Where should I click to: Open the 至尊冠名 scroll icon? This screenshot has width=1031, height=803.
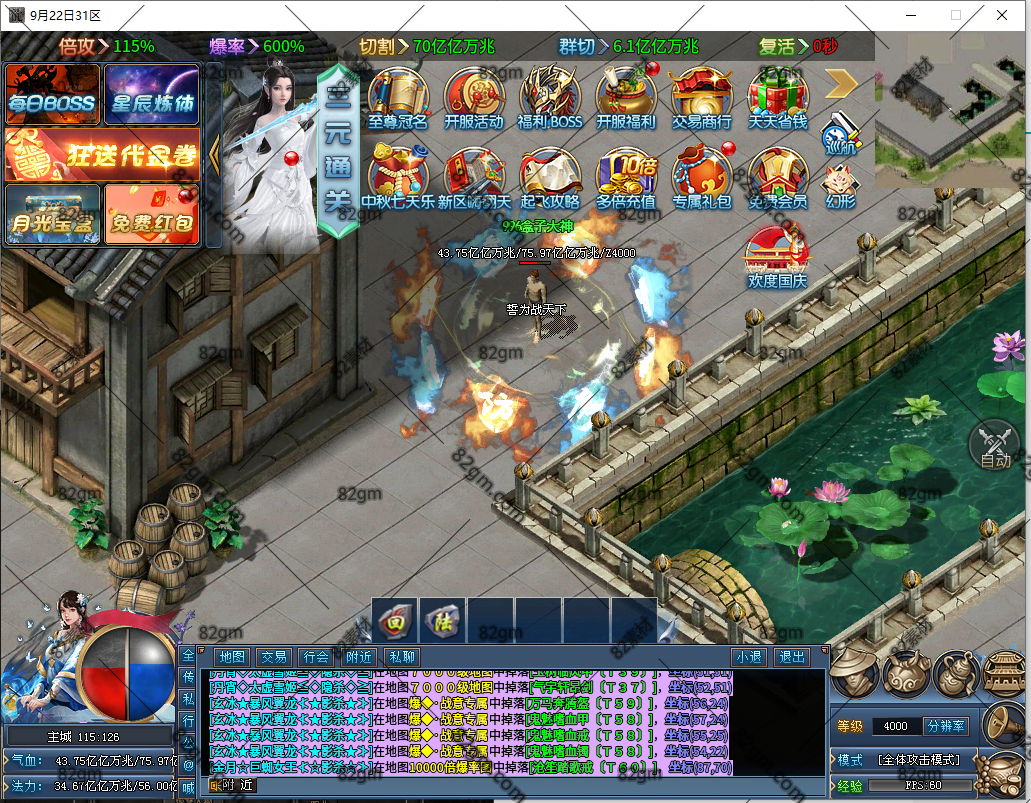[397, 98]
